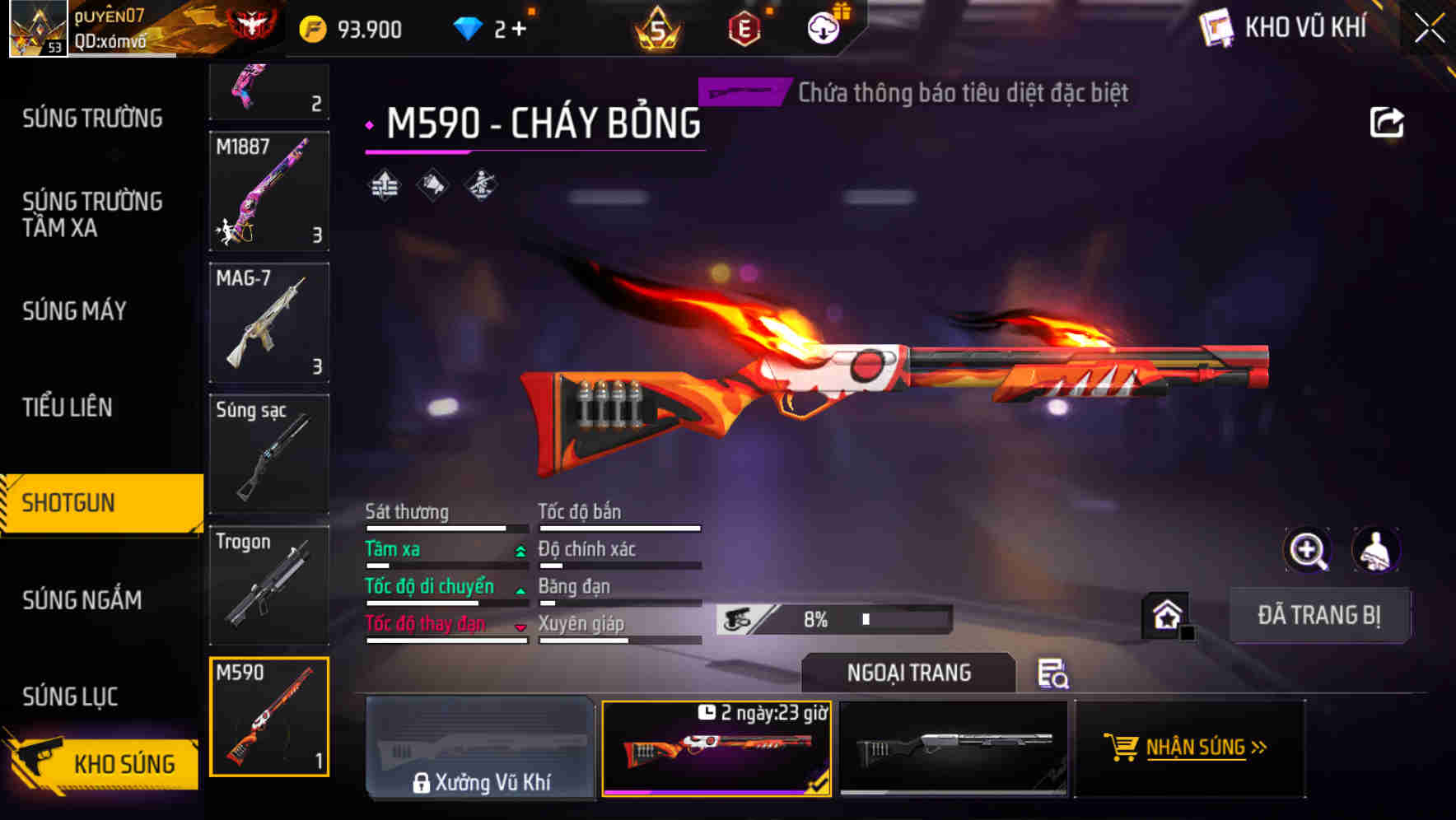Click the Tầm xa stat increase indicator

[520, 552]
